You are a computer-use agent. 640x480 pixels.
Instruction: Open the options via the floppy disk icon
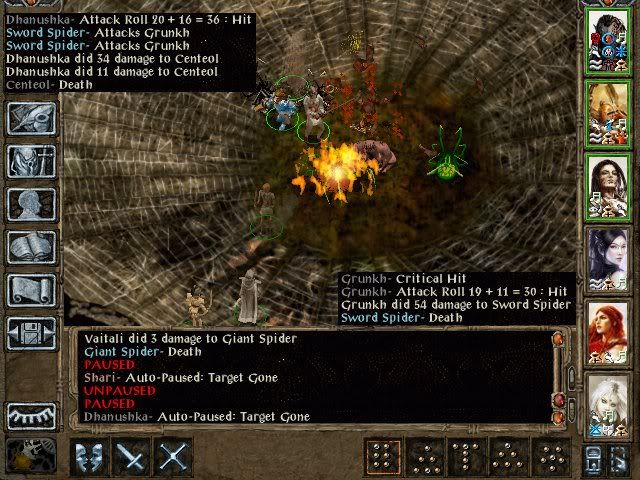pos(31,333)
